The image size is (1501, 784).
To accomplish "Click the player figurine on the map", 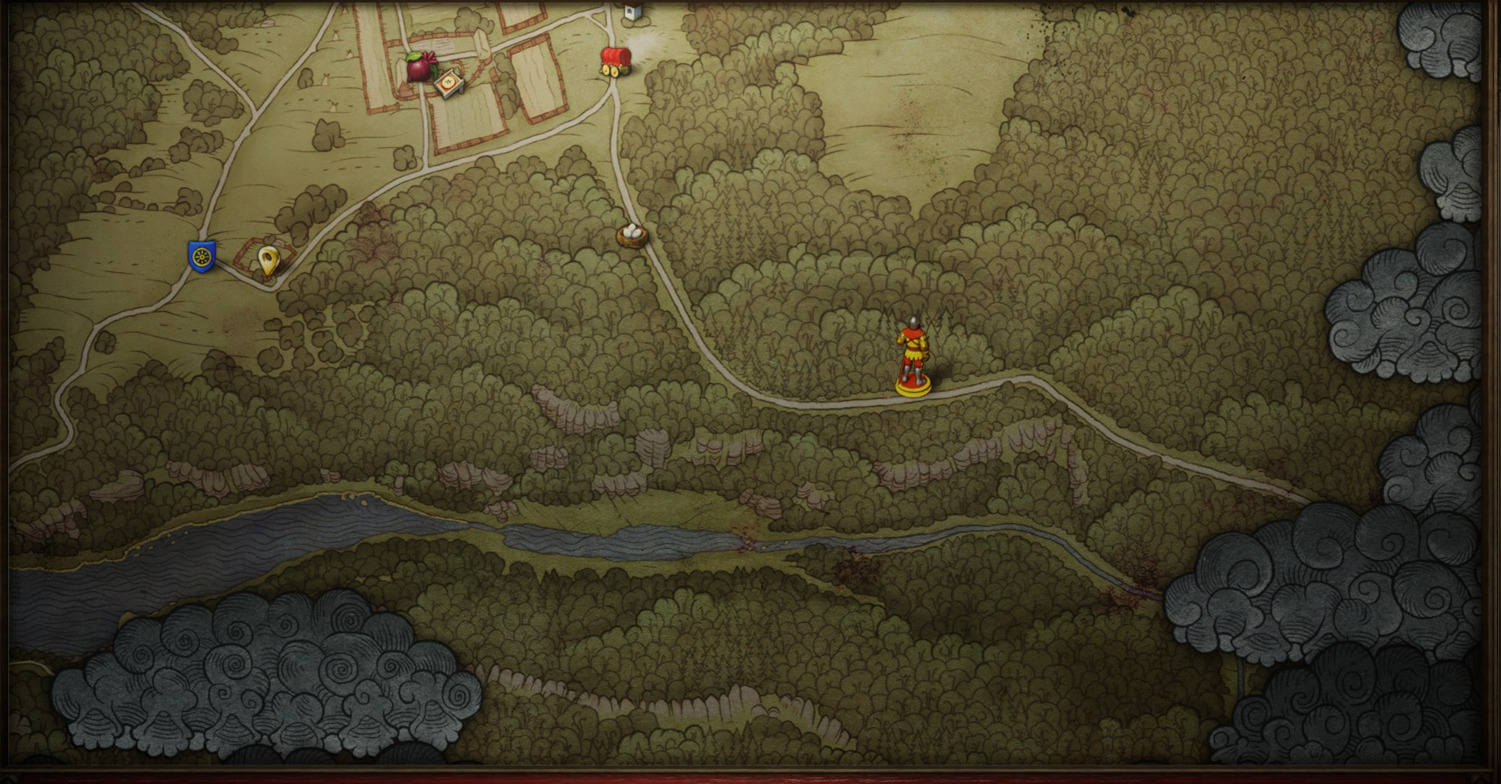I will click(912, 356).
